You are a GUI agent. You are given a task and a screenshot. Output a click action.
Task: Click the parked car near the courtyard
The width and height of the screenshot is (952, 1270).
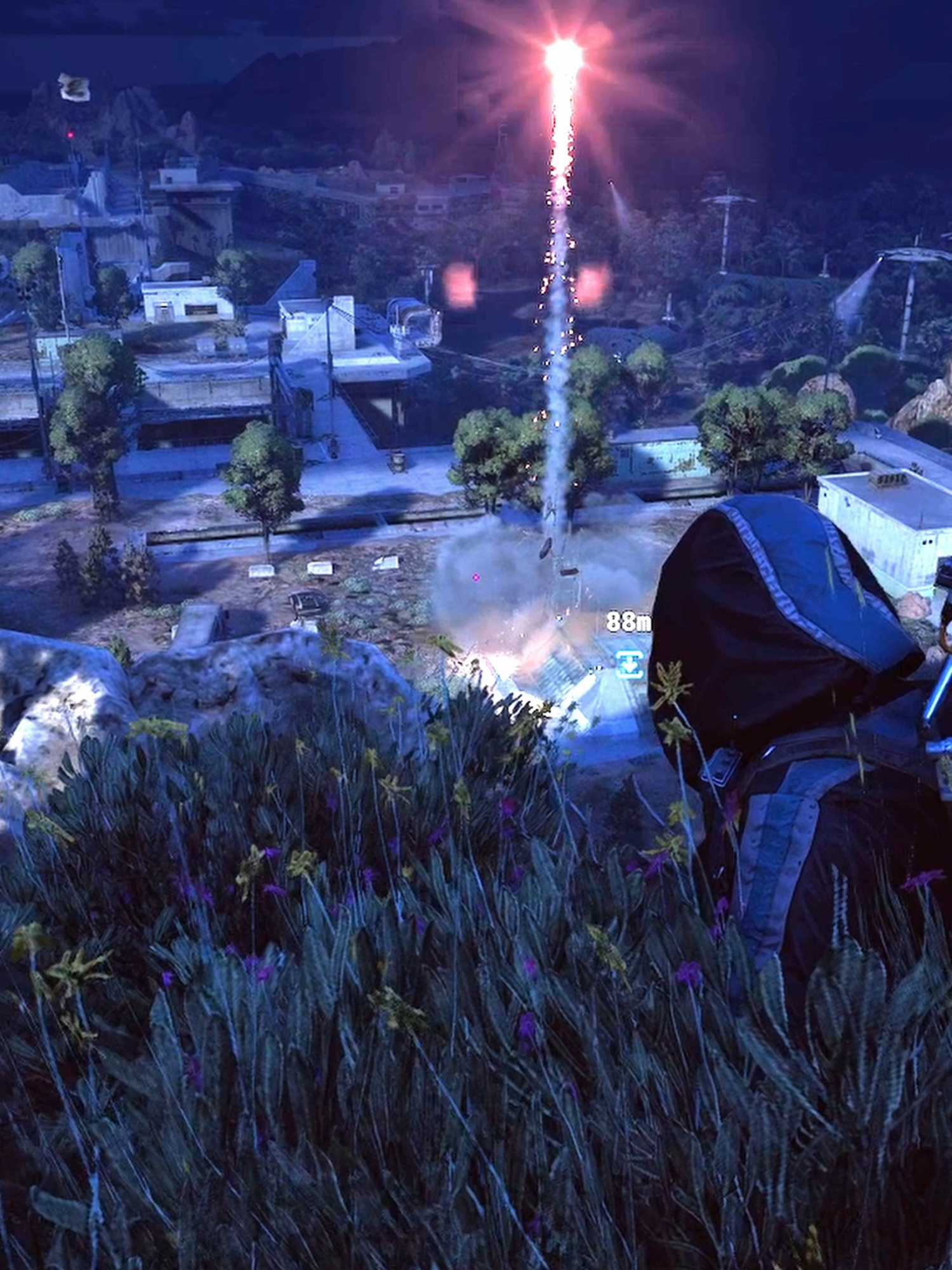(309, 600)
